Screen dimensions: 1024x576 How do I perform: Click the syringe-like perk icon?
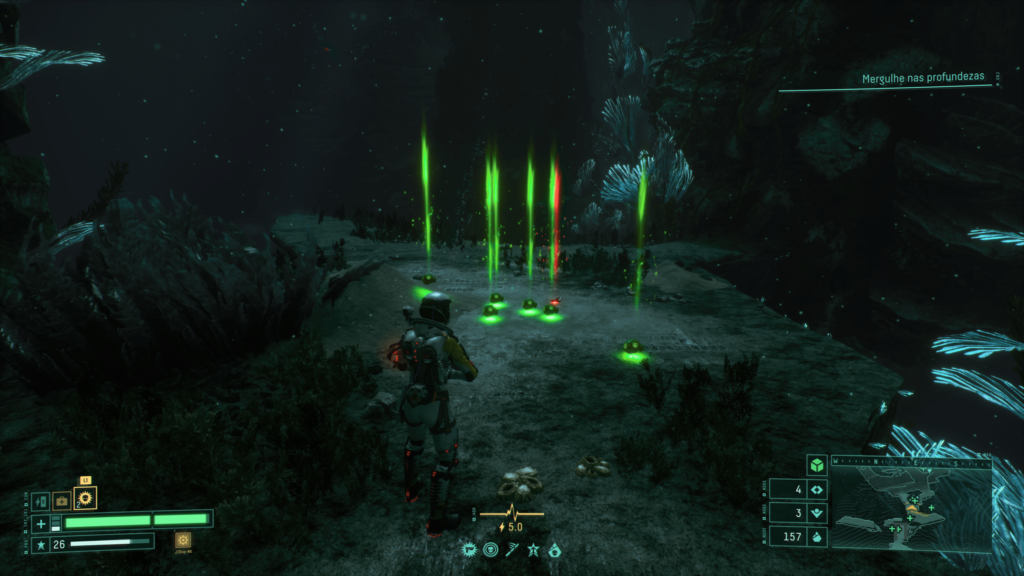pos(511,549)
